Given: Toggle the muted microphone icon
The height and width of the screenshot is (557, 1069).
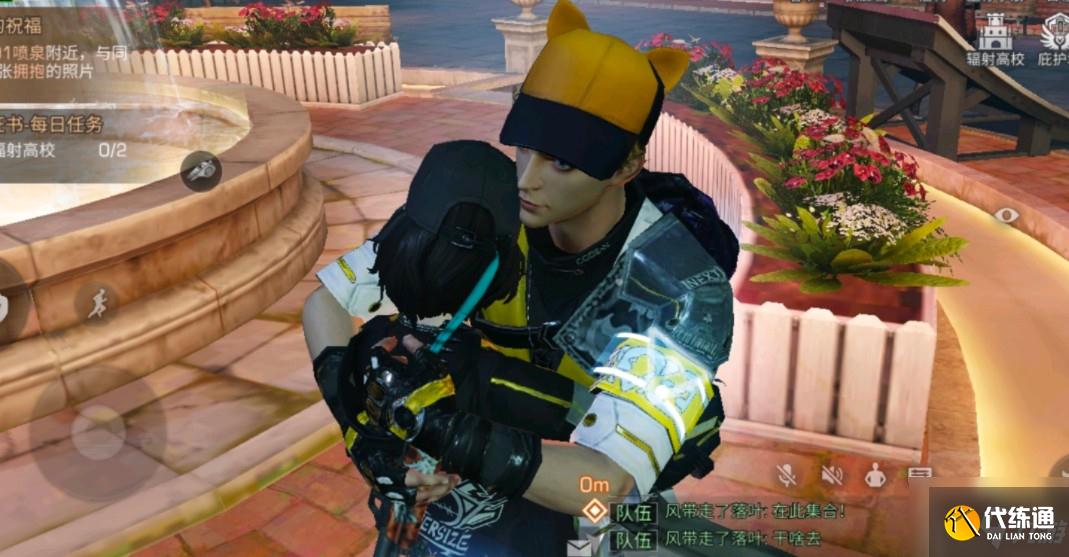Looking at the screenshot, I should (788, 475).
